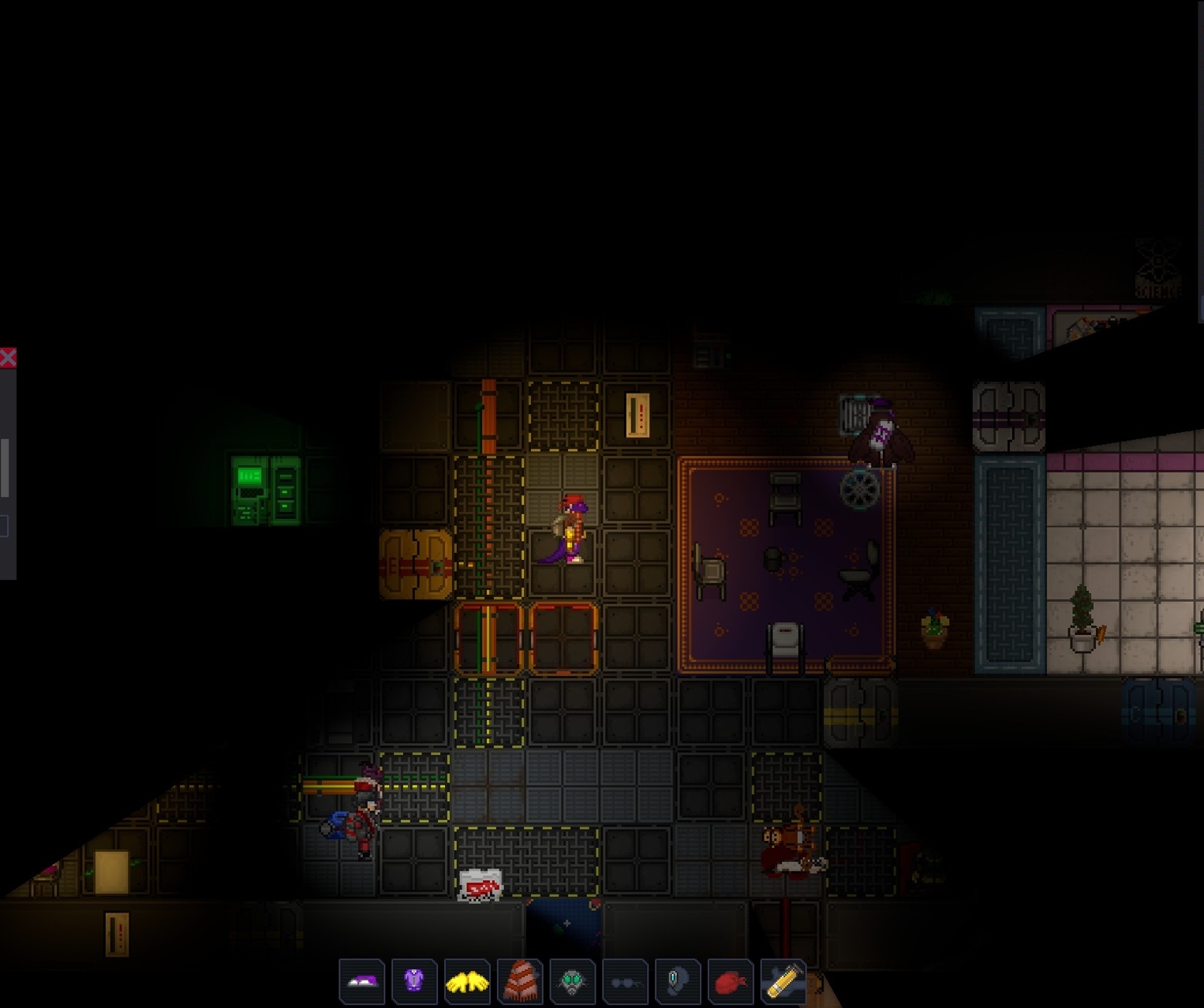Select the purple chestpiece in the hotbar
1204x1008 pixels.
coord(413,982)
